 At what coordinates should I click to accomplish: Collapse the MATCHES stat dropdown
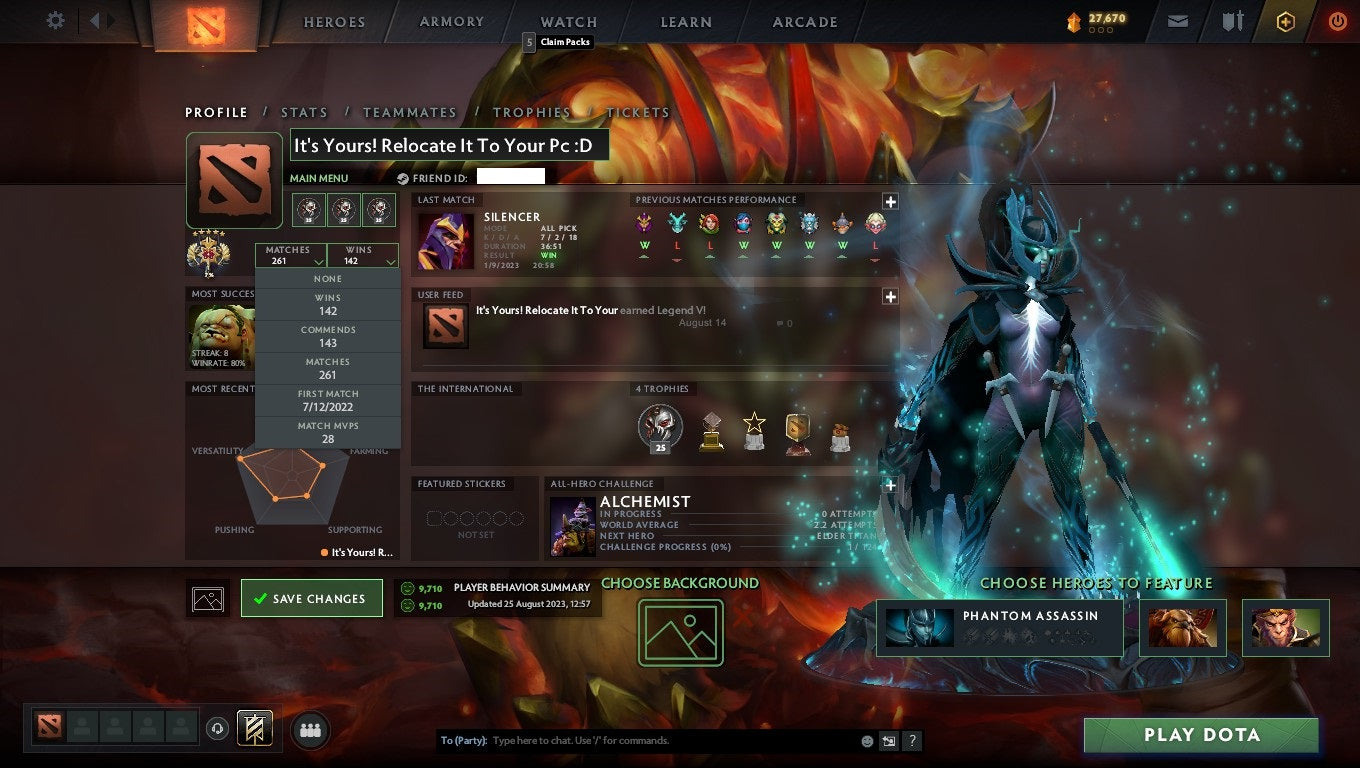click(290, 254)
